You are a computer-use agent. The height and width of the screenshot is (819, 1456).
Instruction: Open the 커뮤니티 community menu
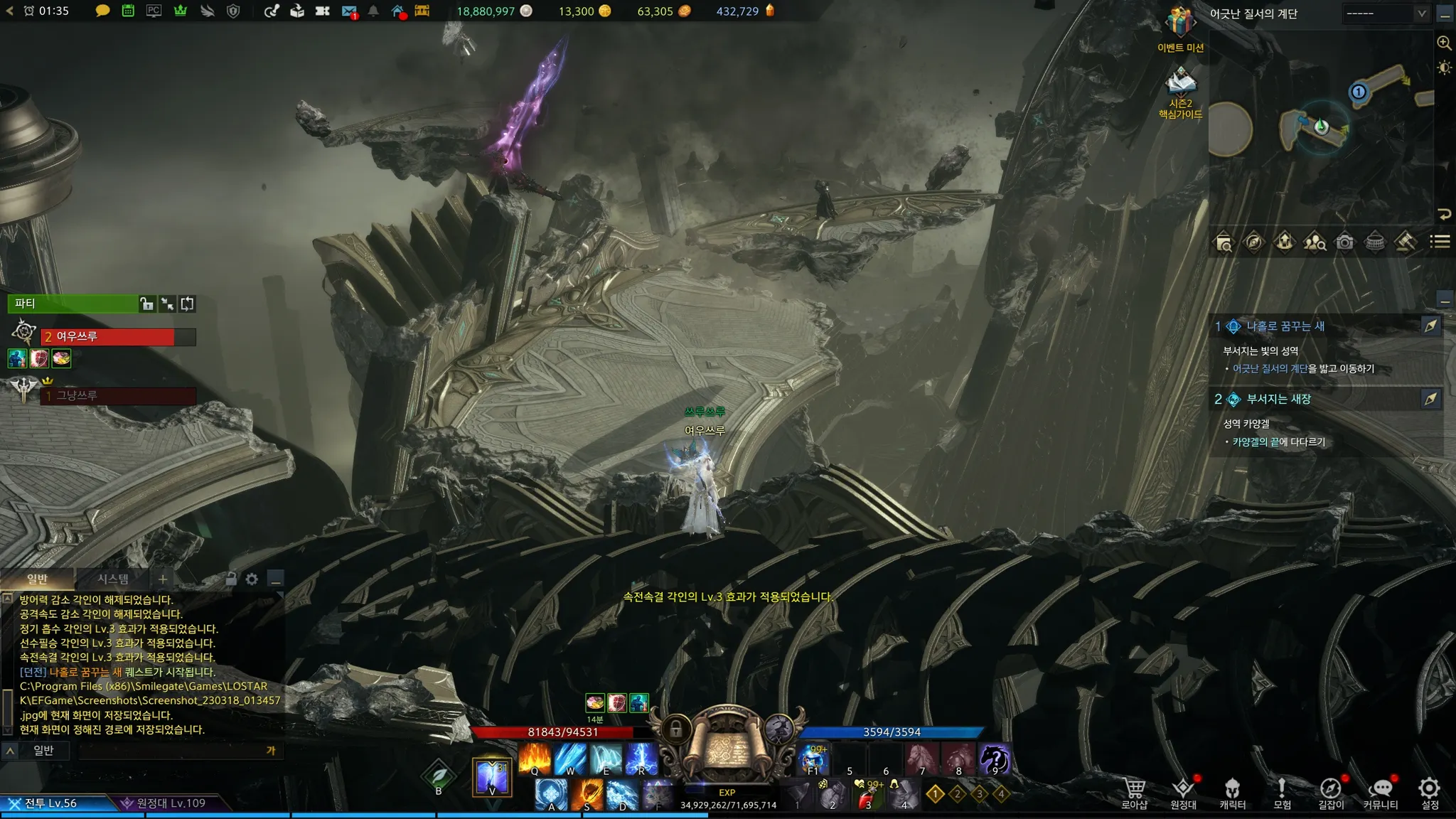pos(1380,793)
